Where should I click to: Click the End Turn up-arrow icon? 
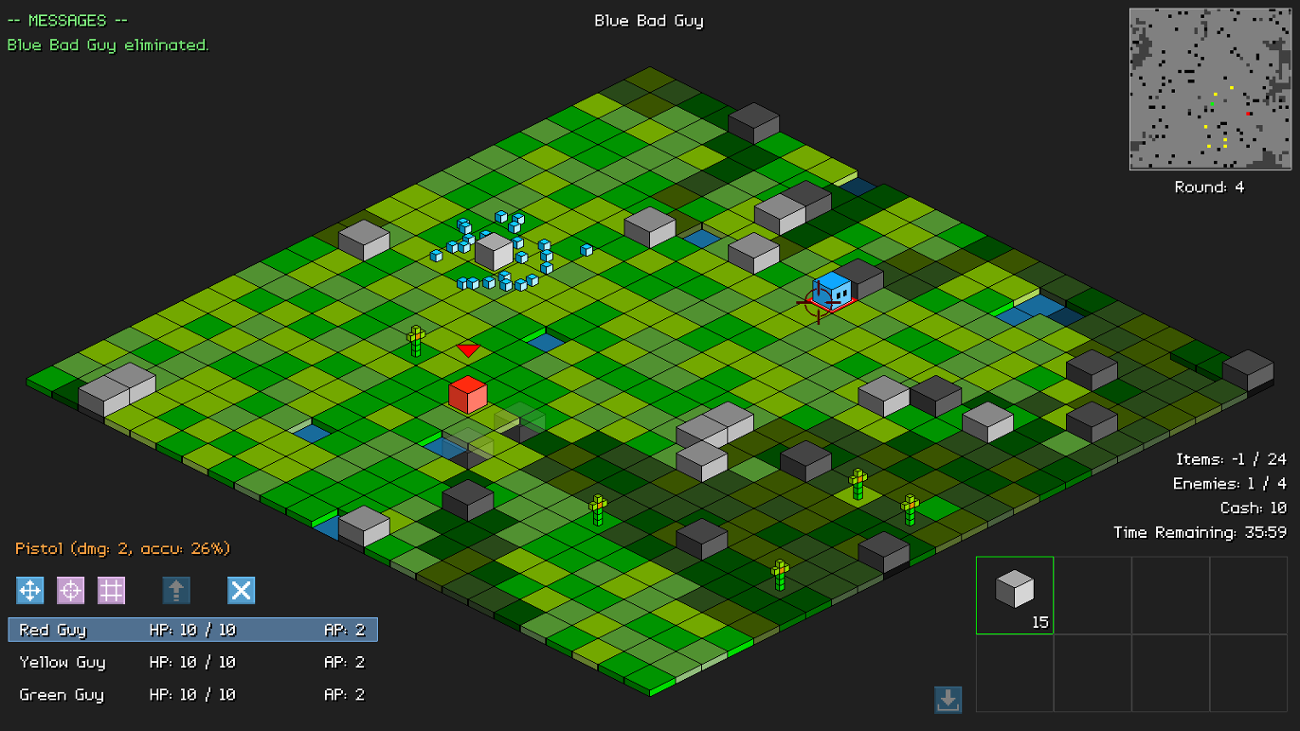coord(177,590)
